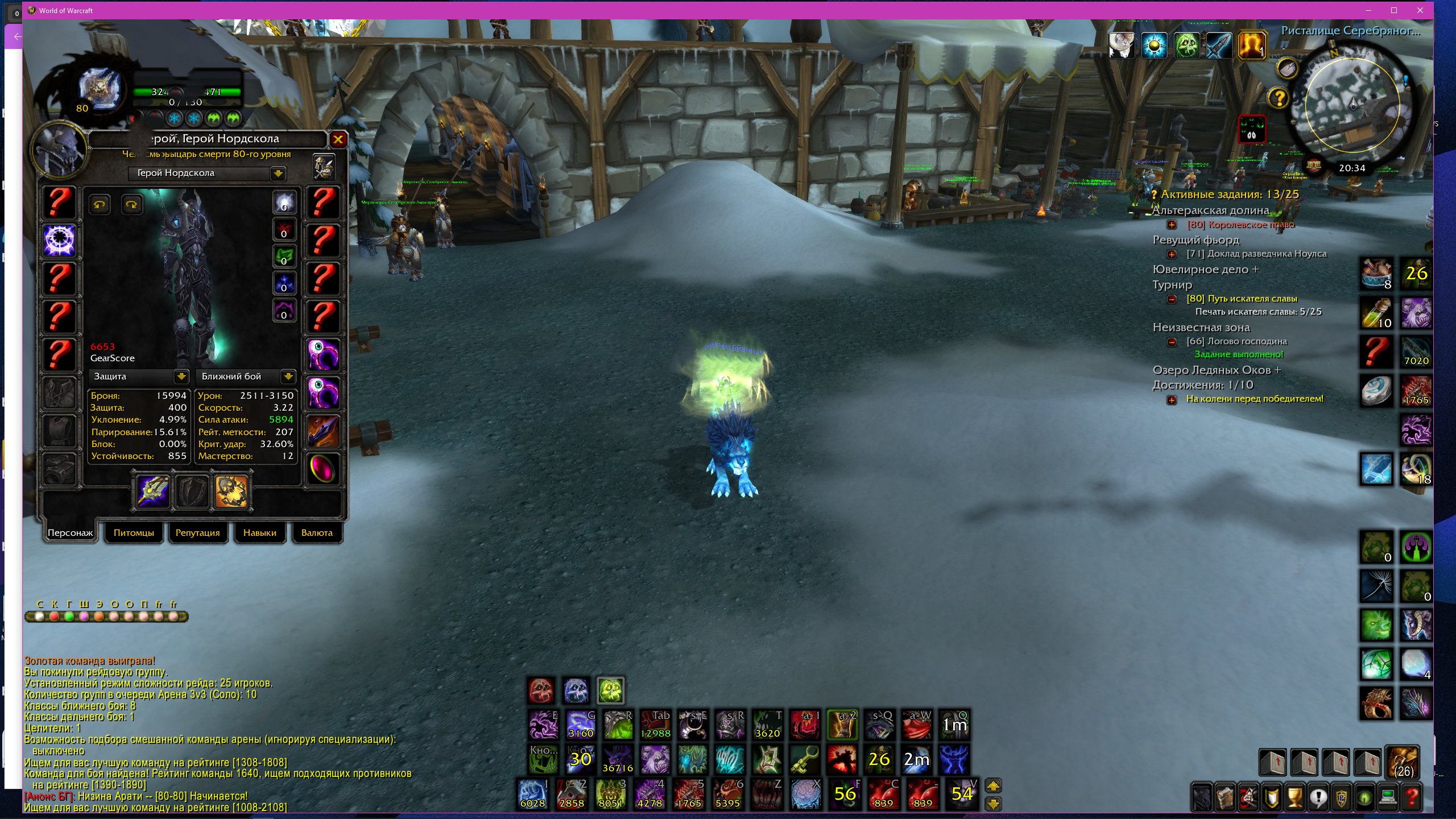Select the Путь искателя славы quest

1241,299
